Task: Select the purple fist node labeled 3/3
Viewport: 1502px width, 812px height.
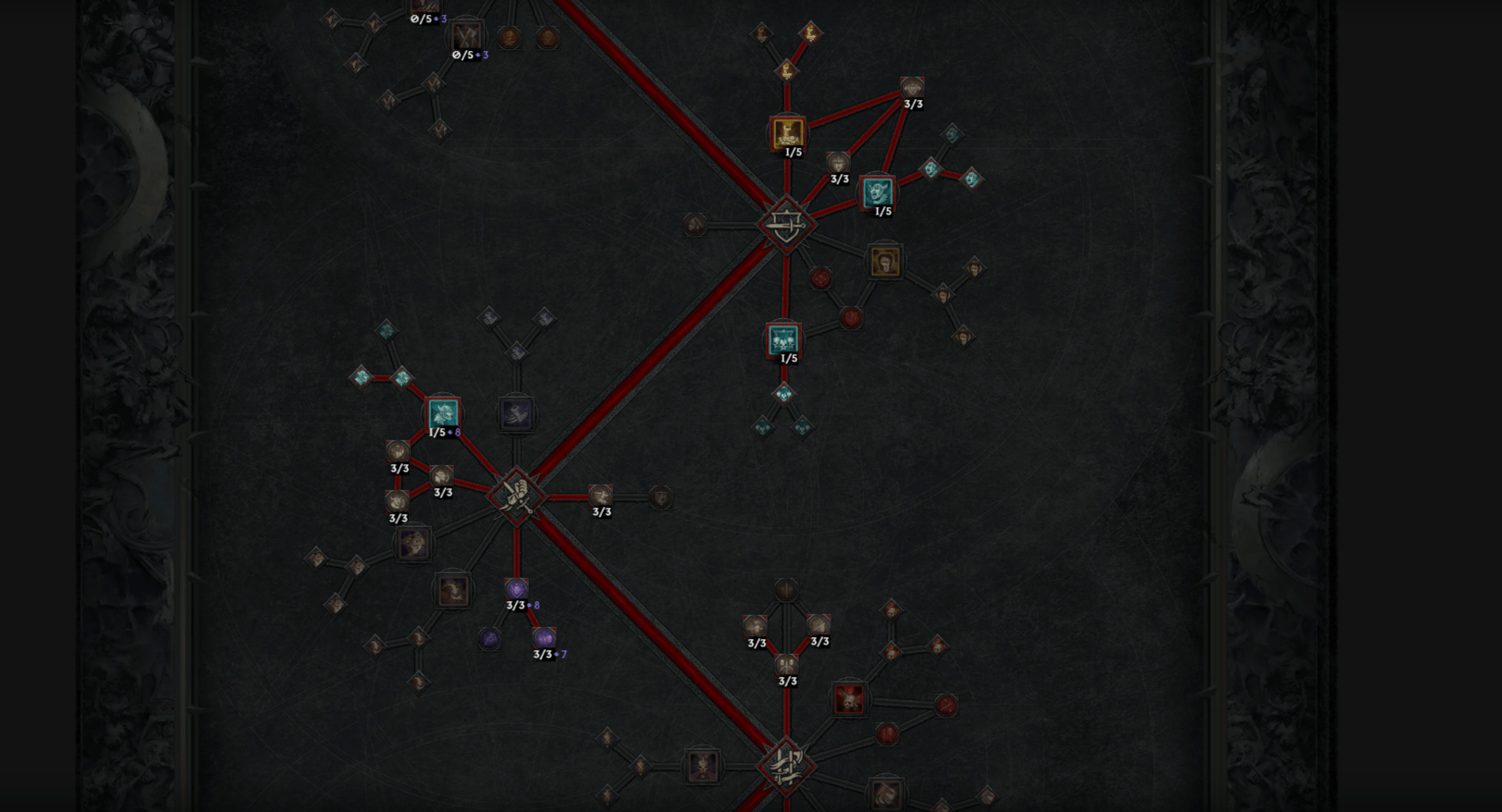Action: click(516, 588)
